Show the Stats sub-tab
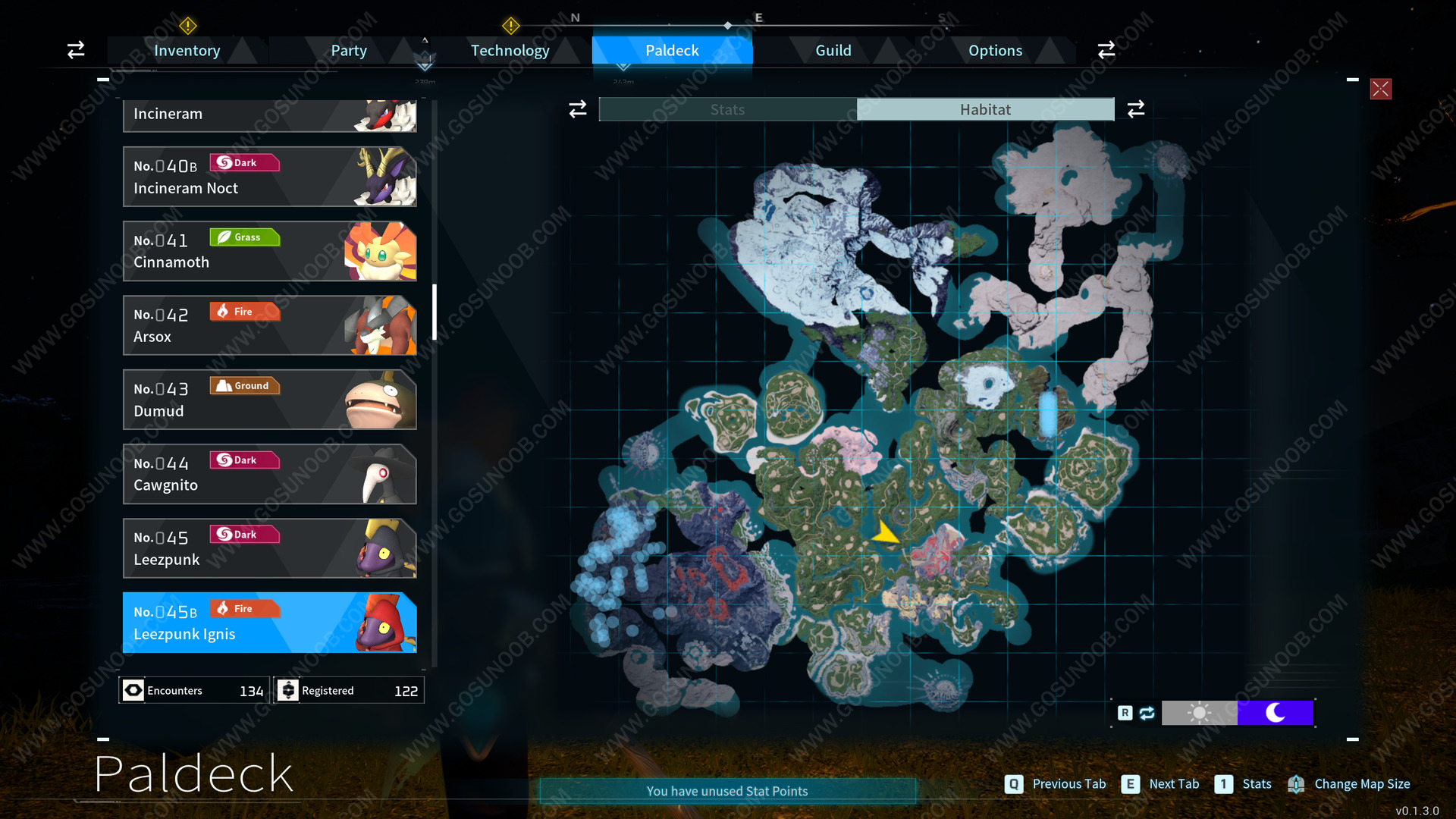Viewport: 1456px width, 819px height. 727,110
